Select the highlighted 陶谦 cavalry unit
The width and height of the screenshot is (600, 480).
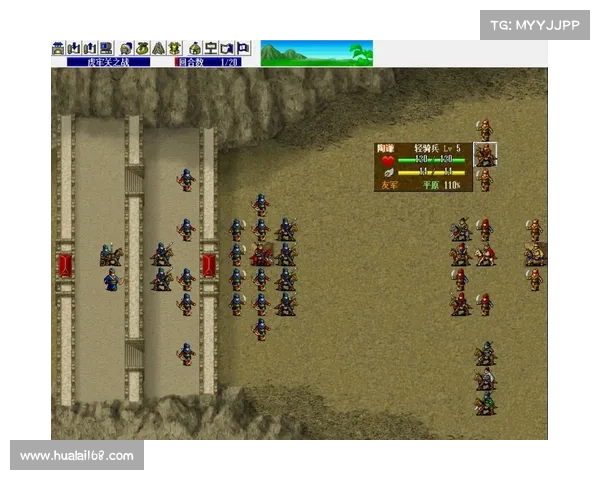click(x=485, y=155)
